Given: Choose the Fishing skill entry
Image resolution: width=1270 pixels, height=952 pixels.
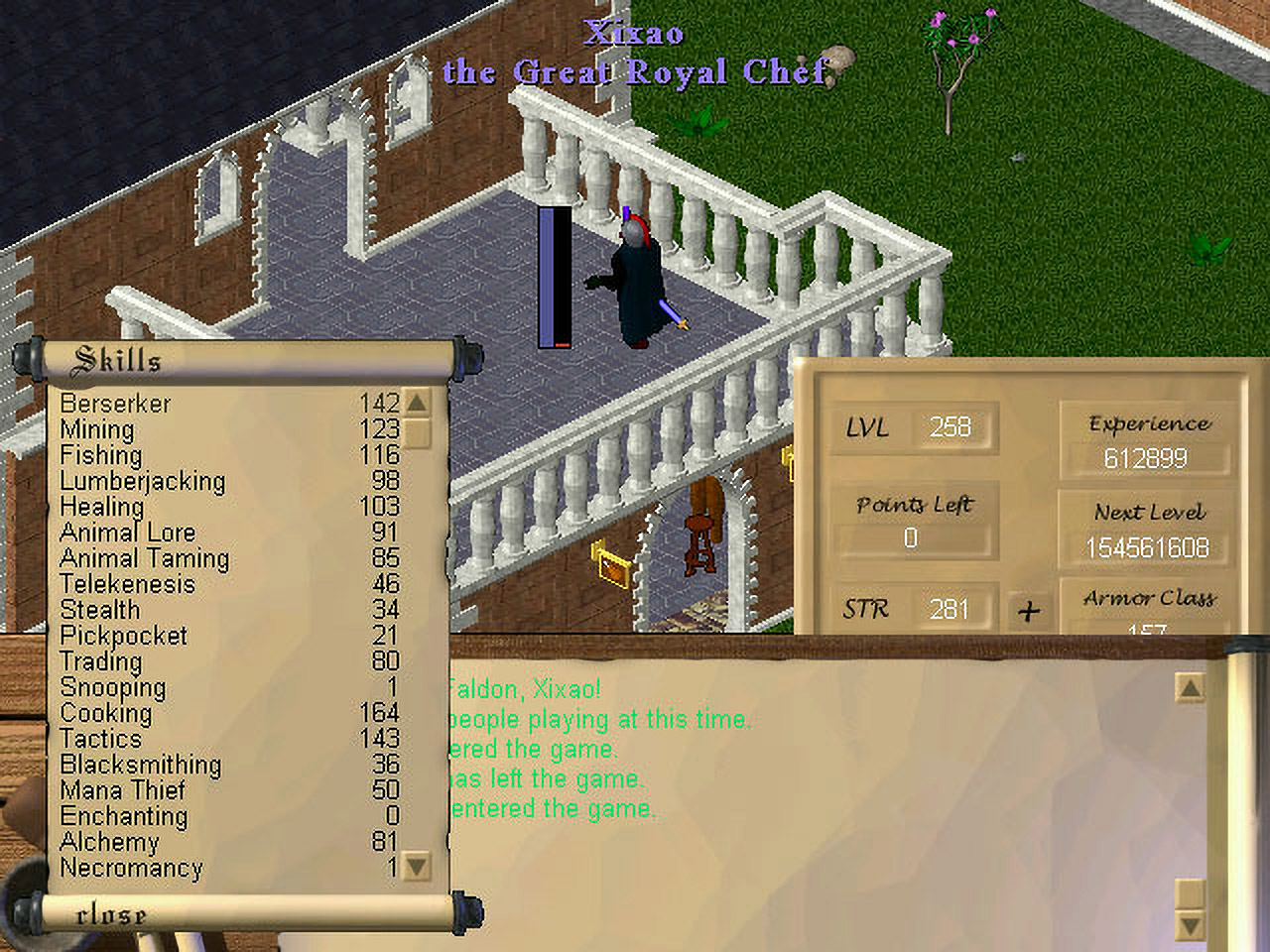Looking at the screenshot, I should [101, 455].
